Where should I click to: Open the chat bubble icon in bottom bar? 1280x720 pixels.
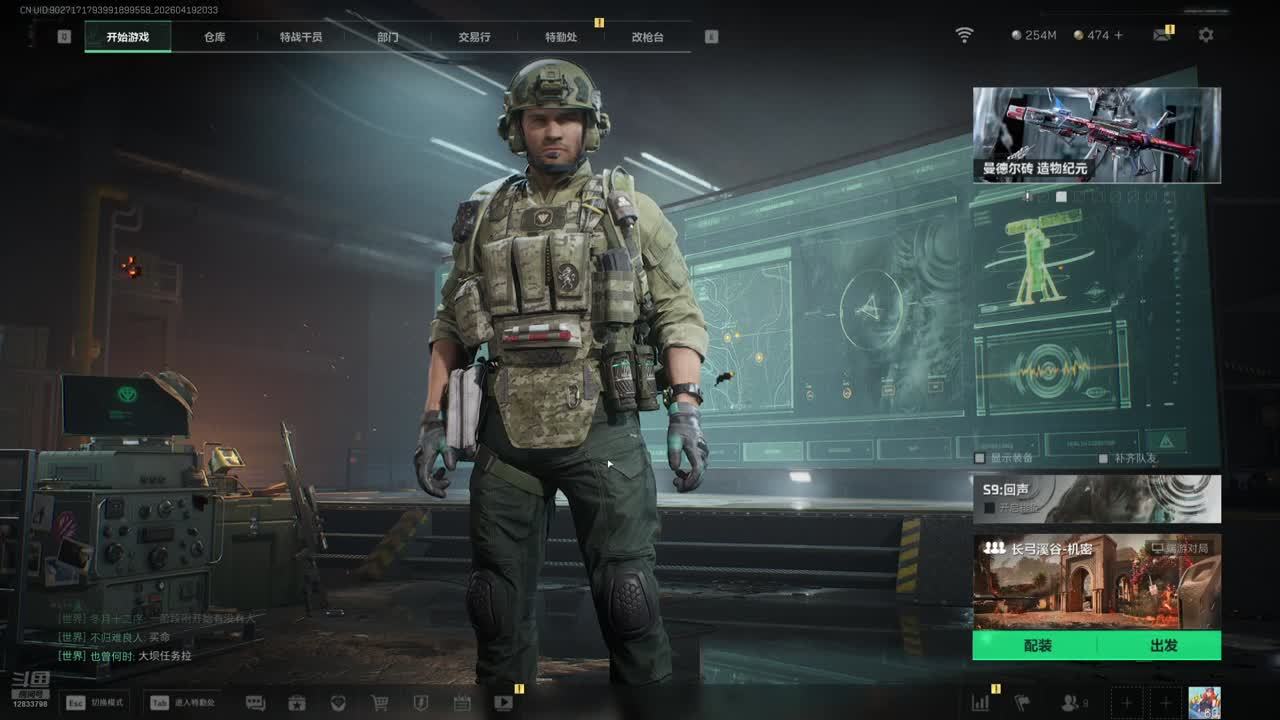[x=255, y=703]
